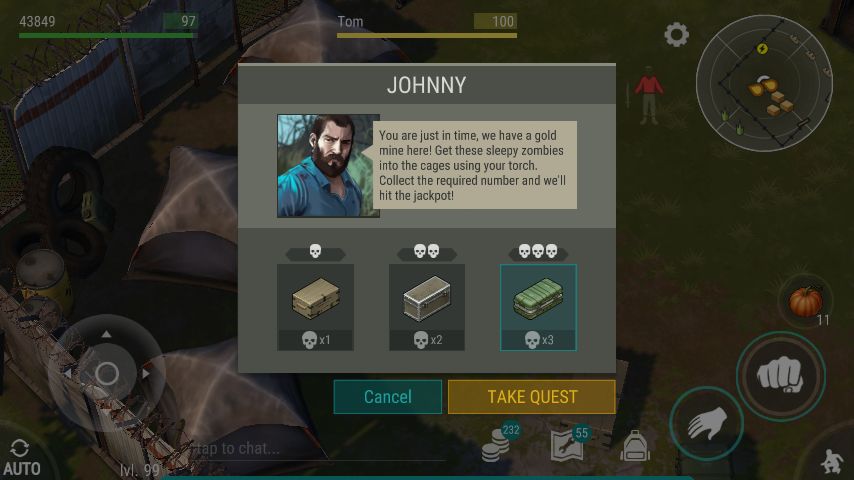Viewport: 854px width, 480px height.
Task: Open the settings gear
Action: coord(677,35)
